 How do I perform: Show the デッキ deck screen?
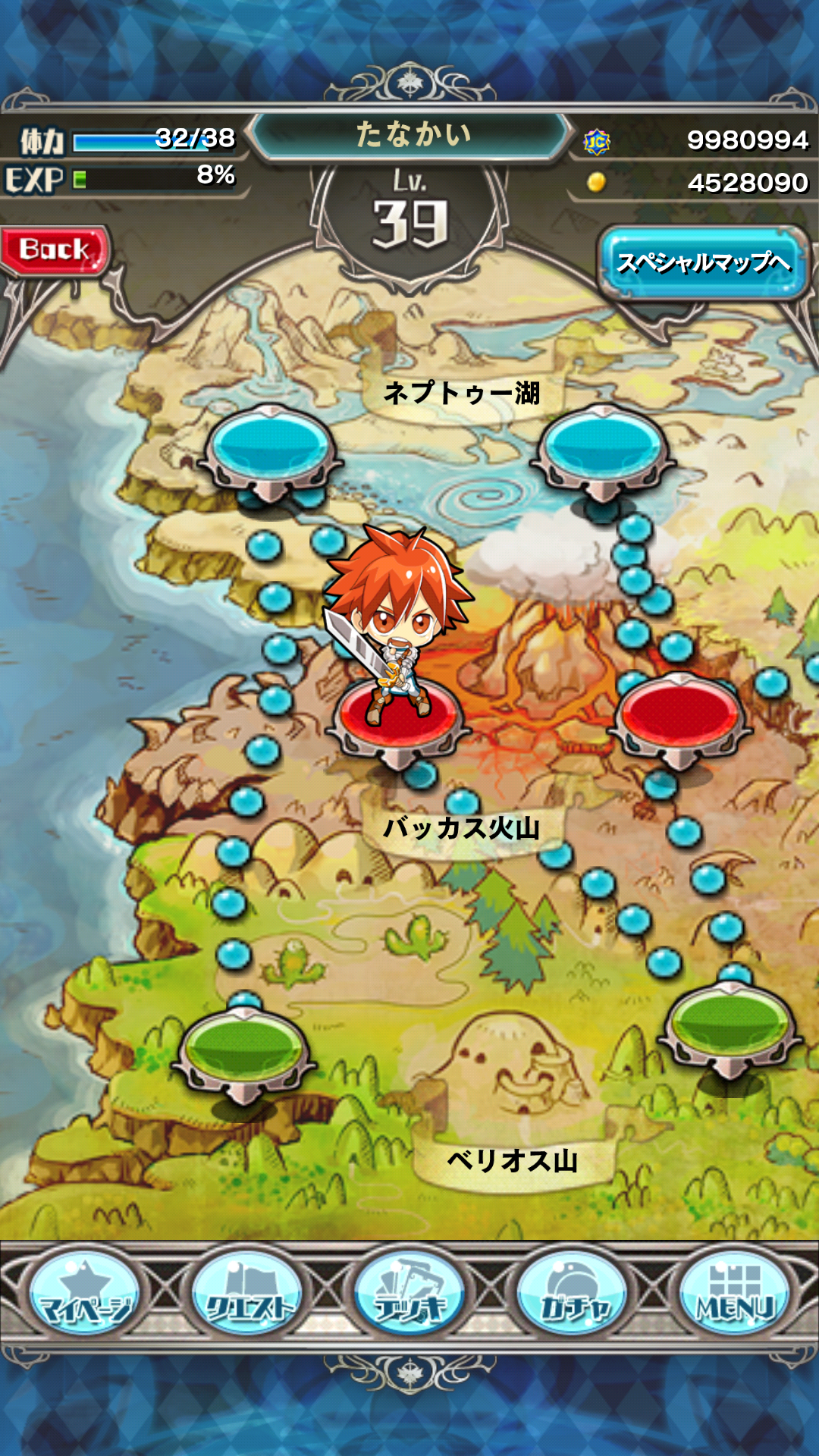(409, 1294)
